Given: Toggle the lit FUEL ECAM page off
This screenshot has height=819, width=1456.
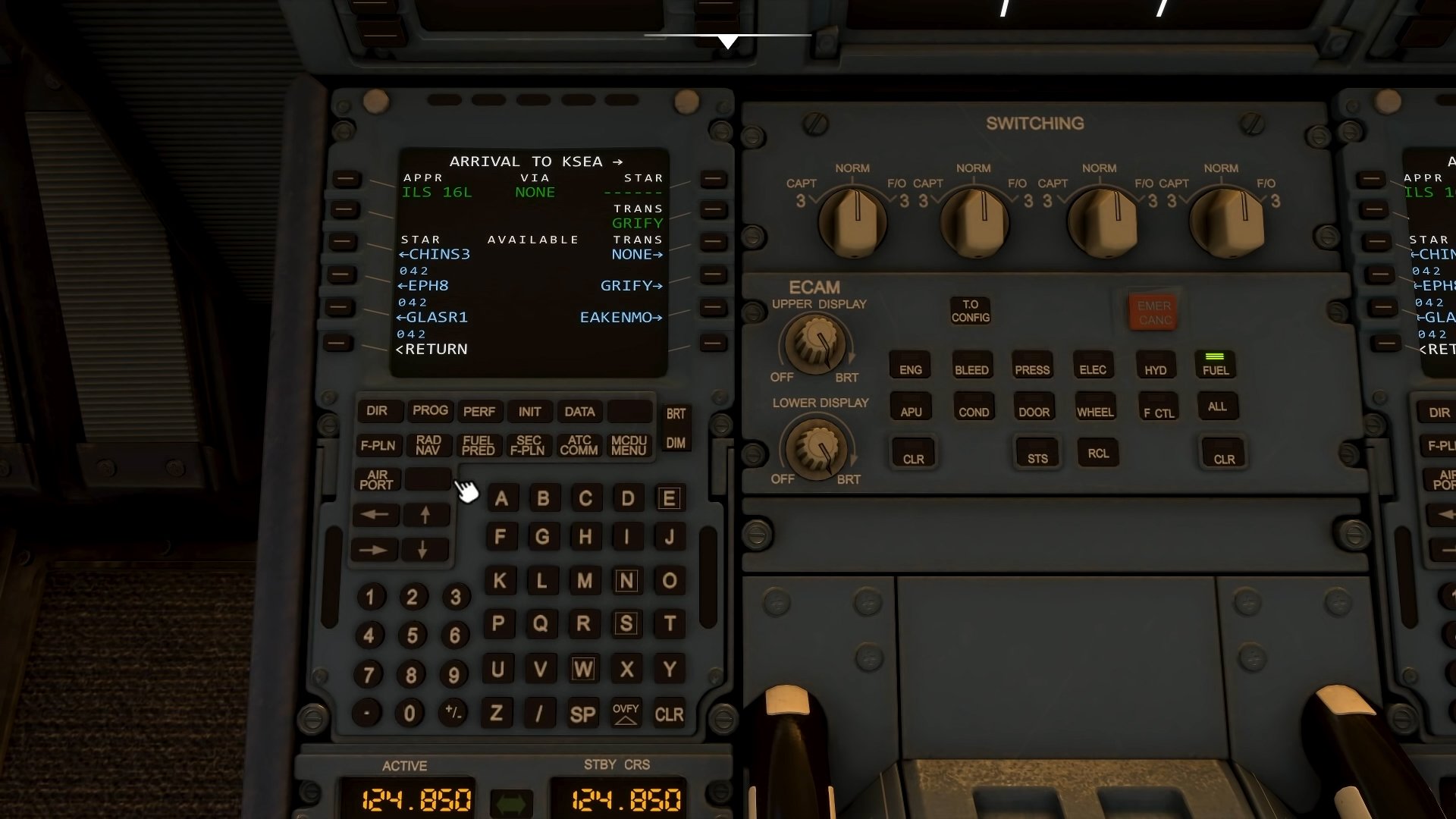Looking at the screenshot, I should tap(1216, 366).
